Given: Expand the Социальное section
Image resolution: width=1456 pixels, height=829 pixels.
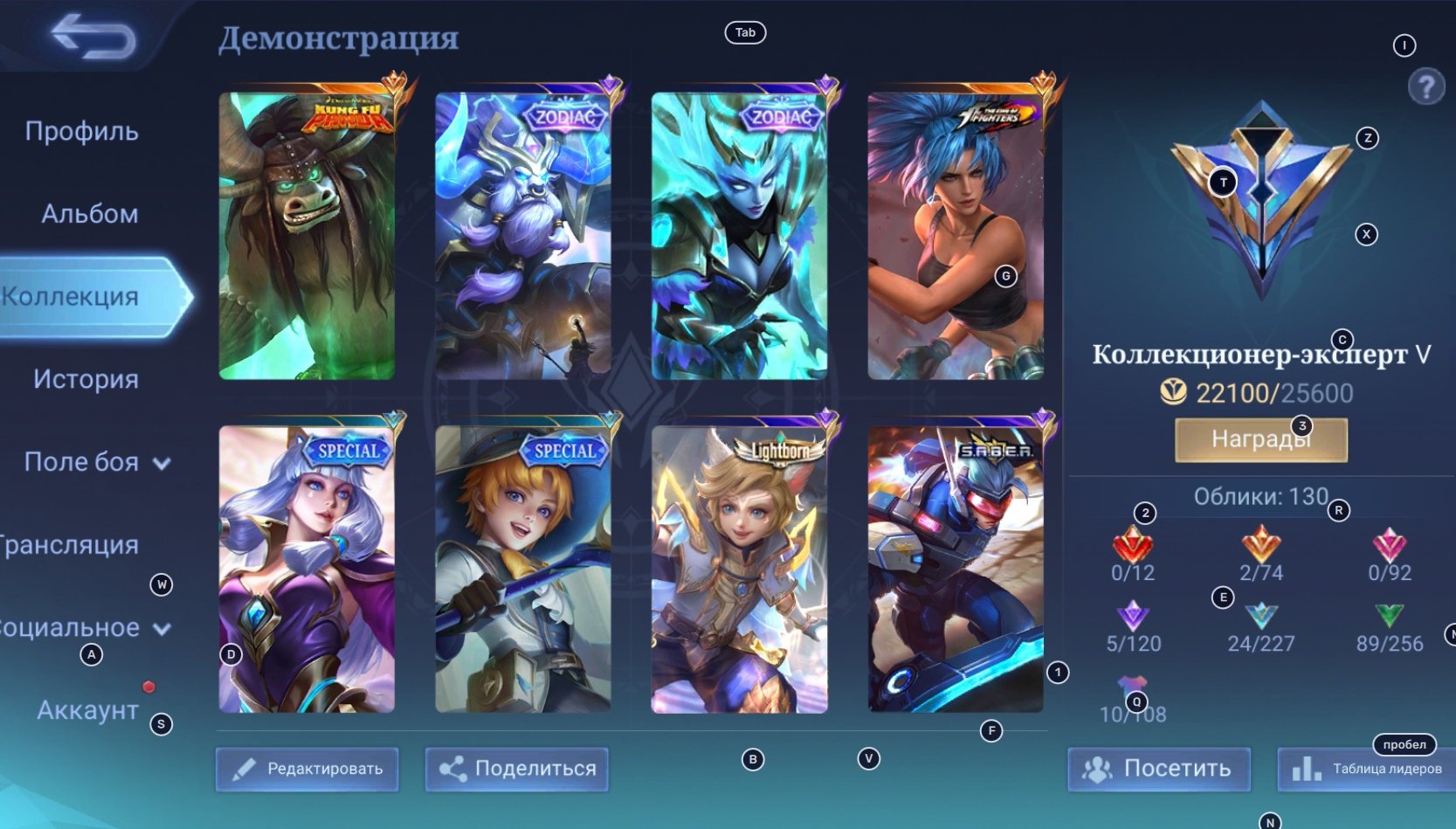Looking at the screenshot, I should pos(83,628).
